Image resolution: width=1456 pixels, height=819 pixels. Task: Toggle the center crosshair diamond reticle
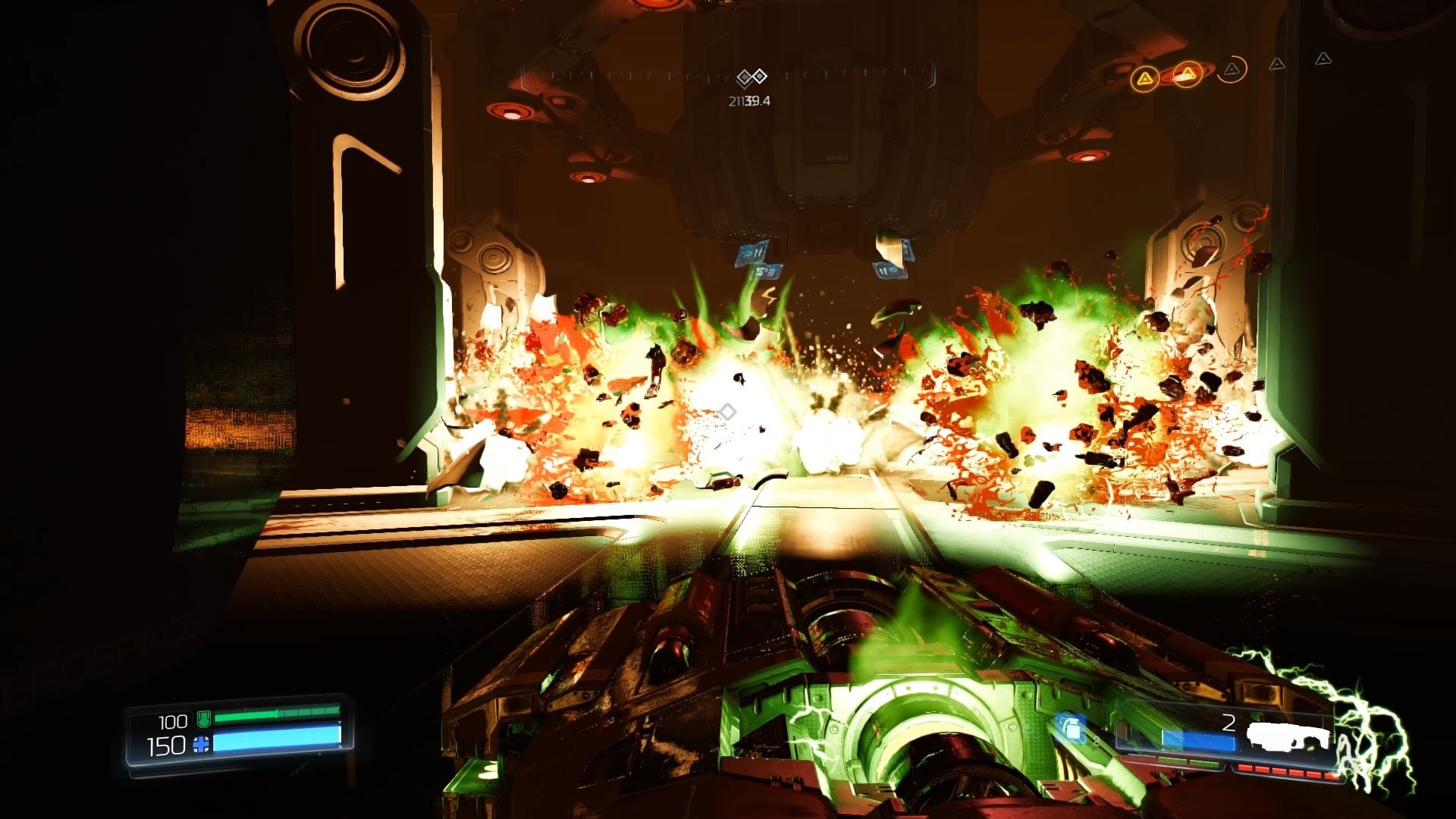[726, 412]
